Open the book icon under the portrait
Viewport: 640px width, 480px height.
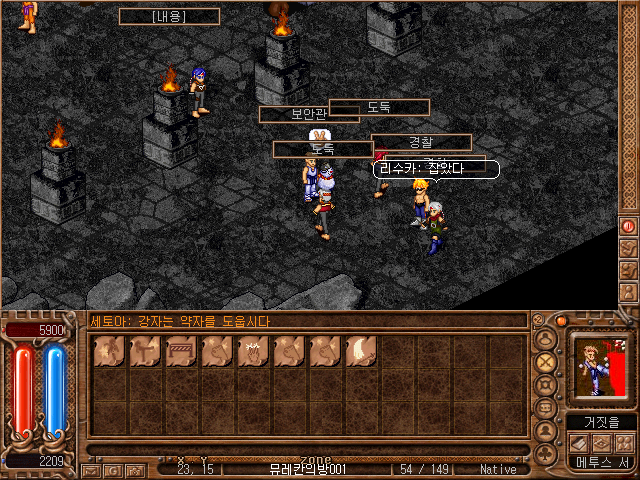click(x=578, y=443)
